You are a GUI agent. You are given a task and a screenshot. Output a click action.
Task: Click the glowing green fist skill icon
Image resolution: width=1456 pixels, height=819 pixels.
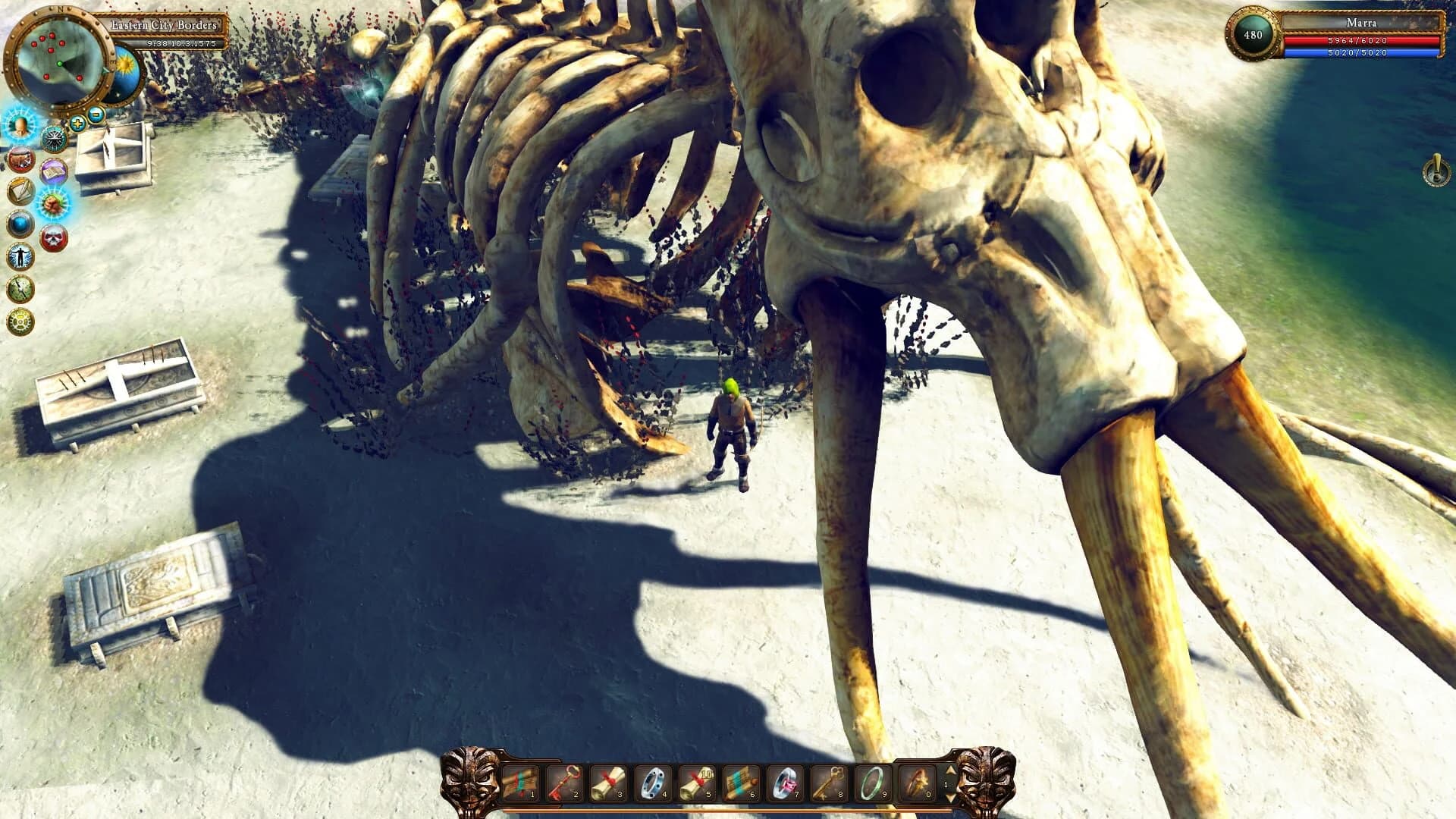click(52, 202)
